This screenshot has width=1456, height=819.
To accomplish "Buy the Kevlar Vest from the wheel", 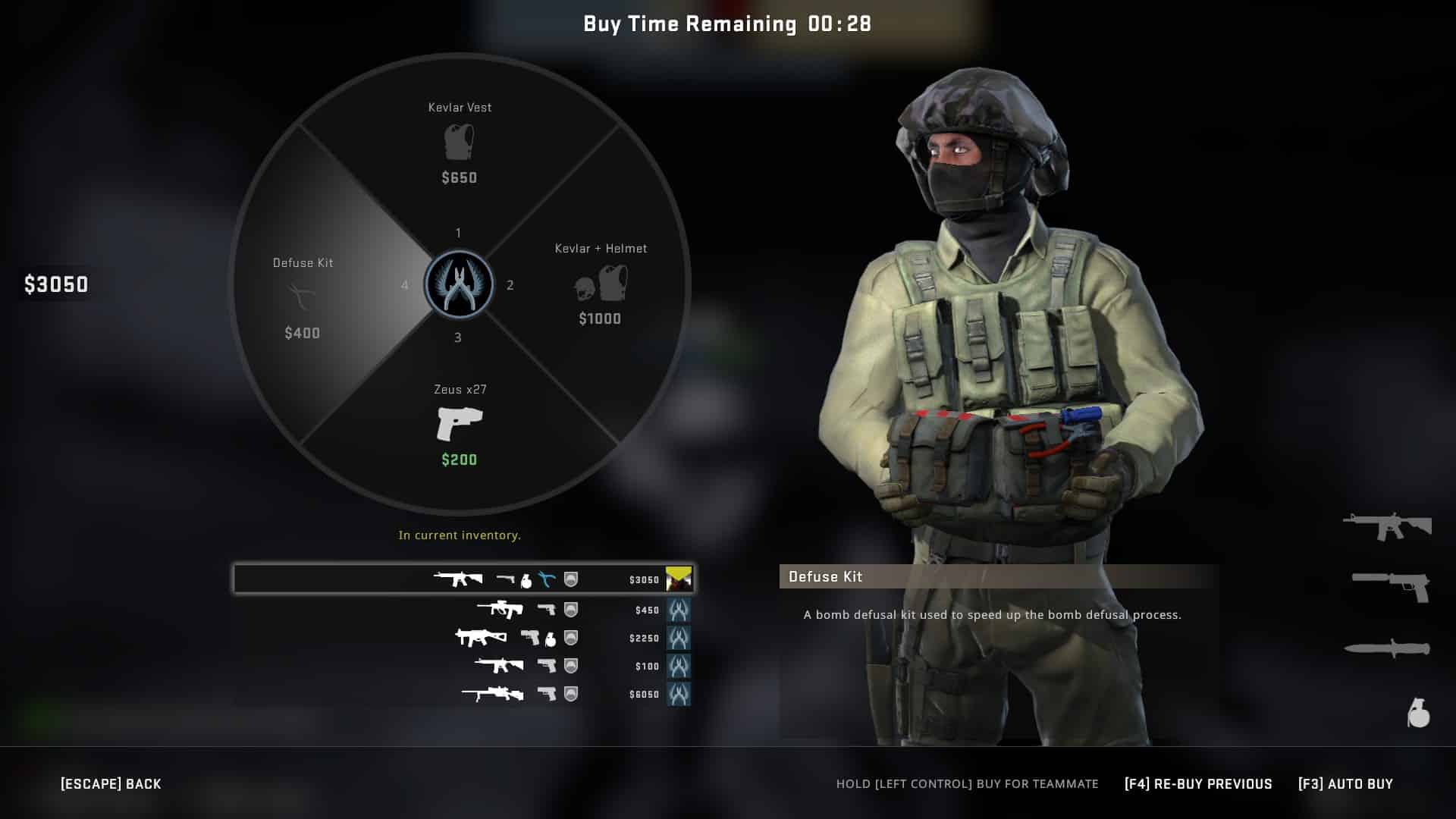I will tap(458, 144).
